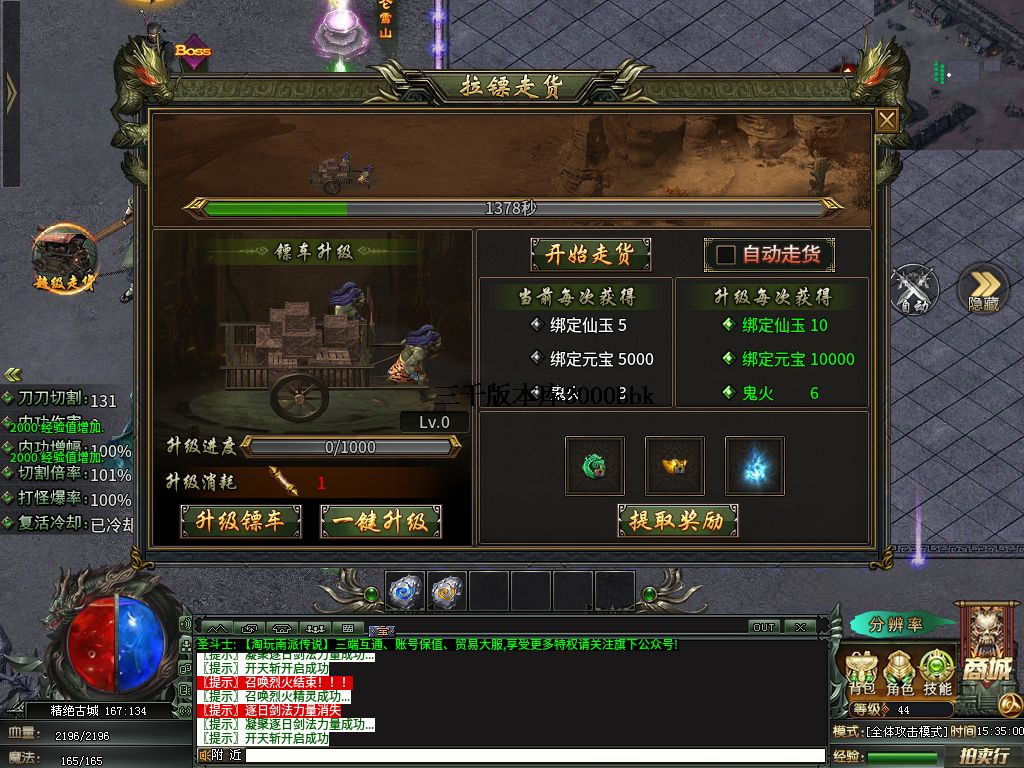Click the 隐藏 hide arrow button
This screenshot has width=1024, height=768.
[983, 290]
